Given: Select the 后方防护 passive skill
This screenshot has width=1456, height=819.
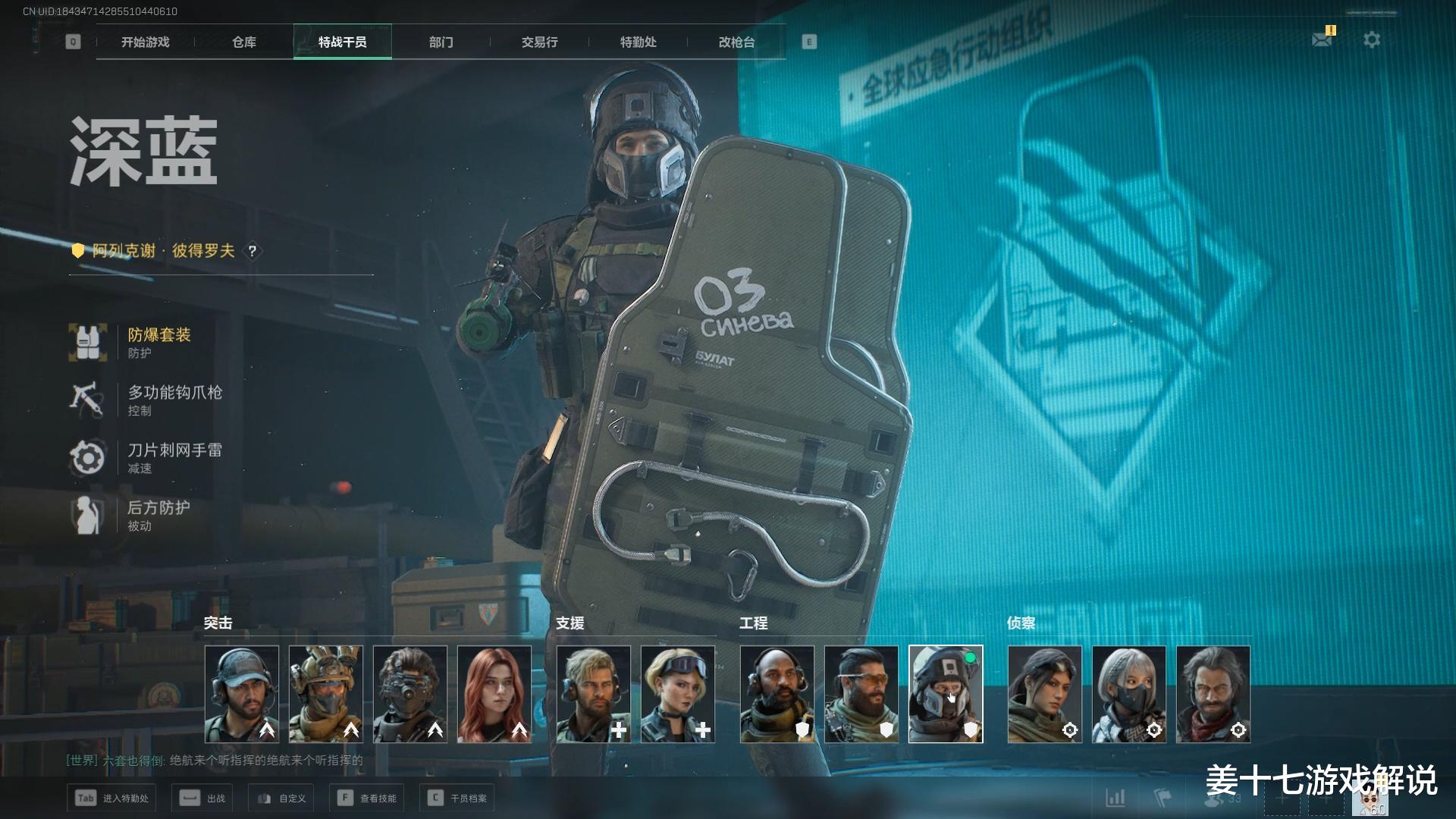Looking at the screenshot, I should point(158,515).
